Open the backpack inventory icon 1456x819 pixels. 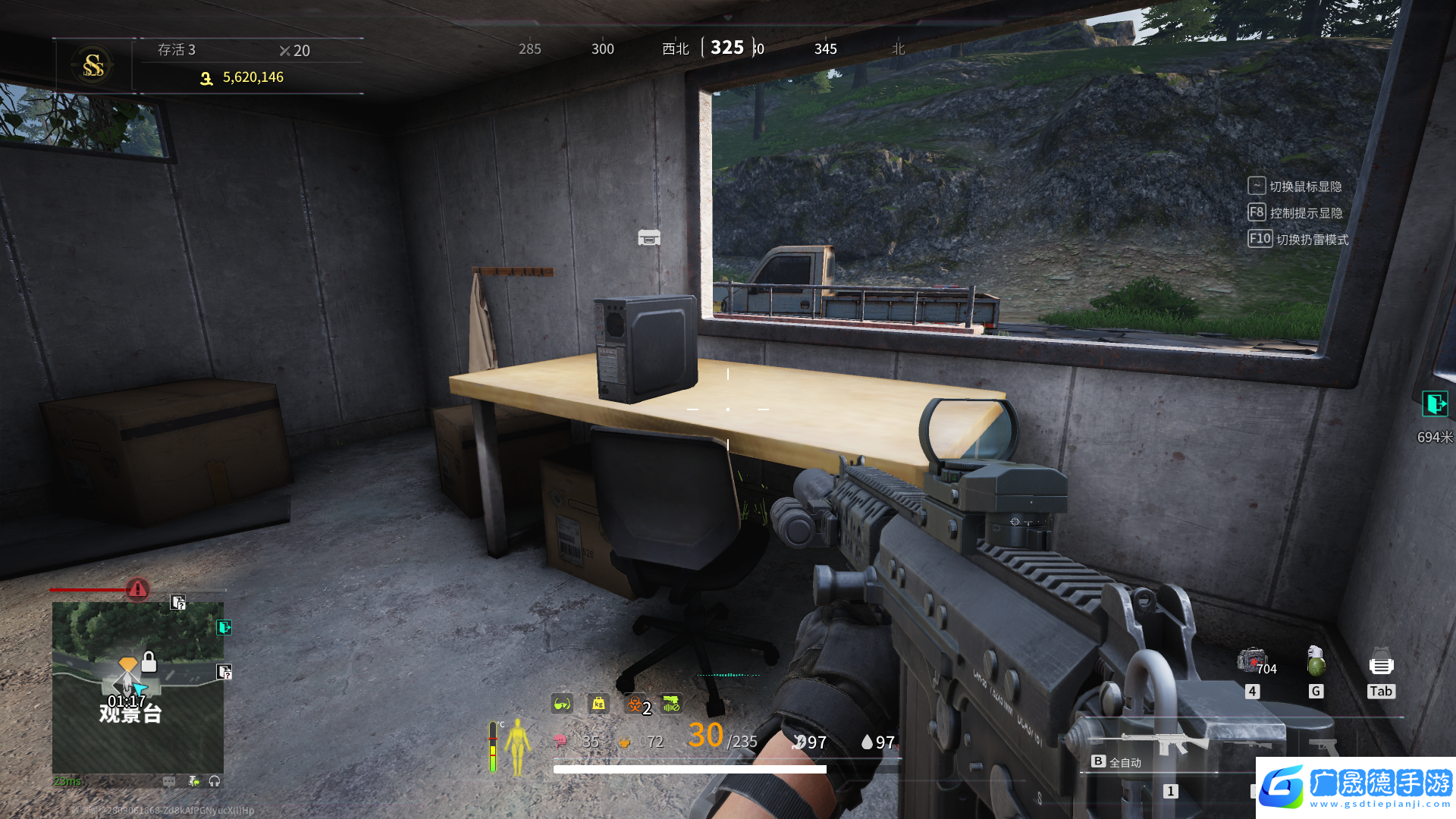click(1381, 664)
